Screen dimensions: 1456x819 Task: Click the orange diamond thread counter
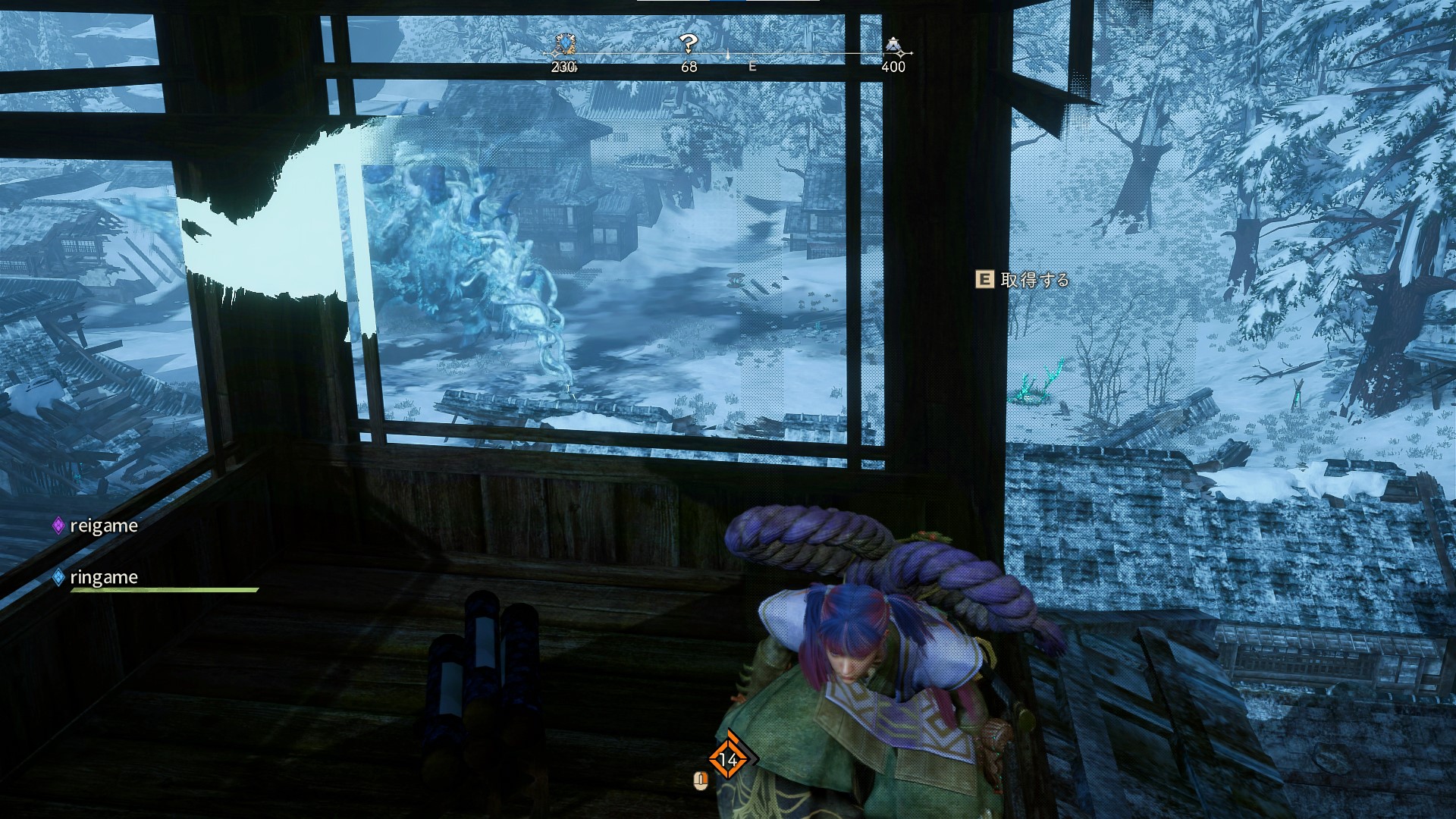(x=728, y=758)
